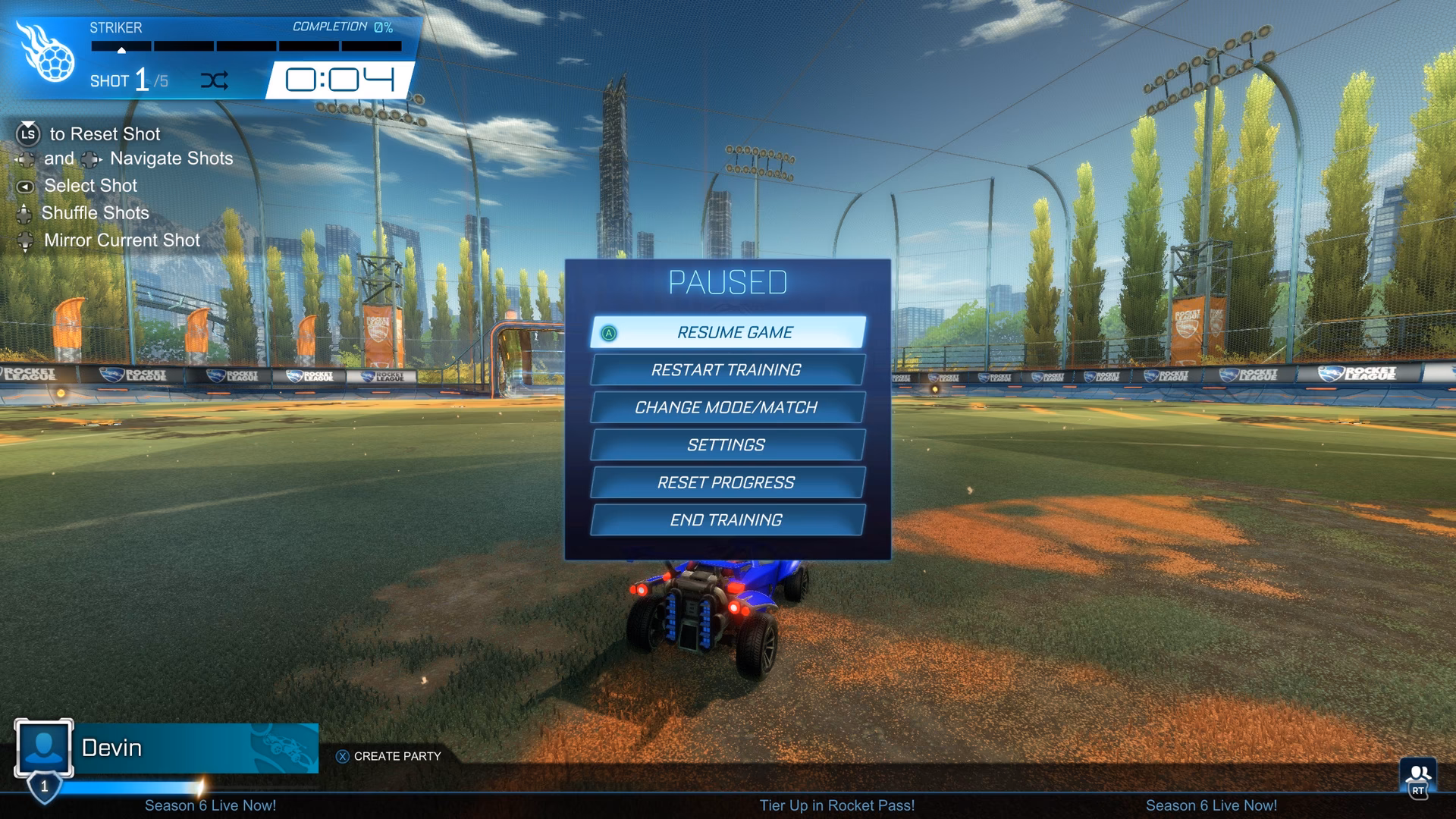Screen dimensions: 1456x819
Task: Click the d-pad Navigate Shots icon
Action: 25,159
